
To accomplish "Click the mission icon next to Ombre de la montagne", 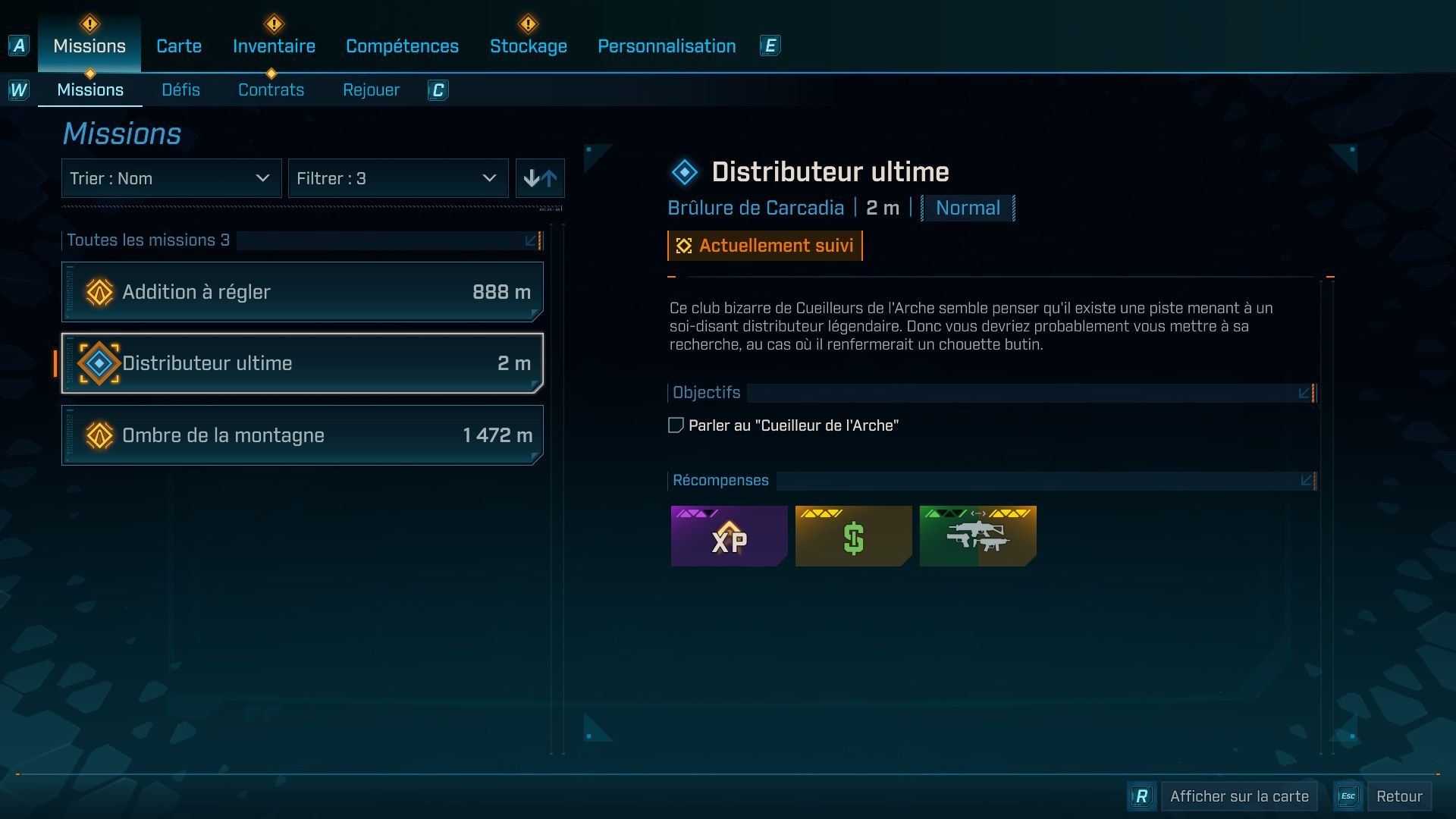I will [x=99, y=435].
